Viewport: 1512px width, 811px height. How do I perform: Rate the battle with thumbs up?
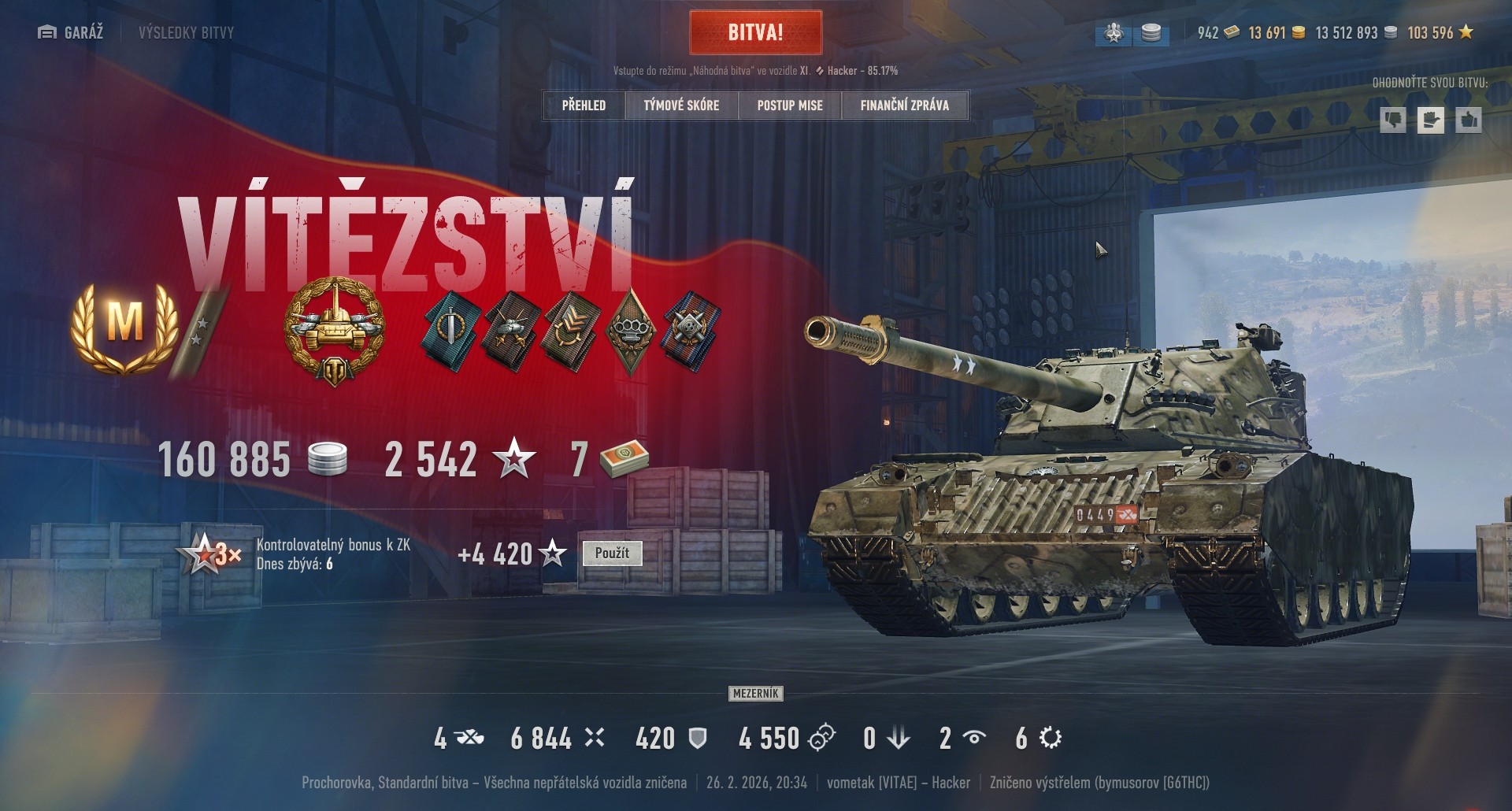click(1468, 120)
